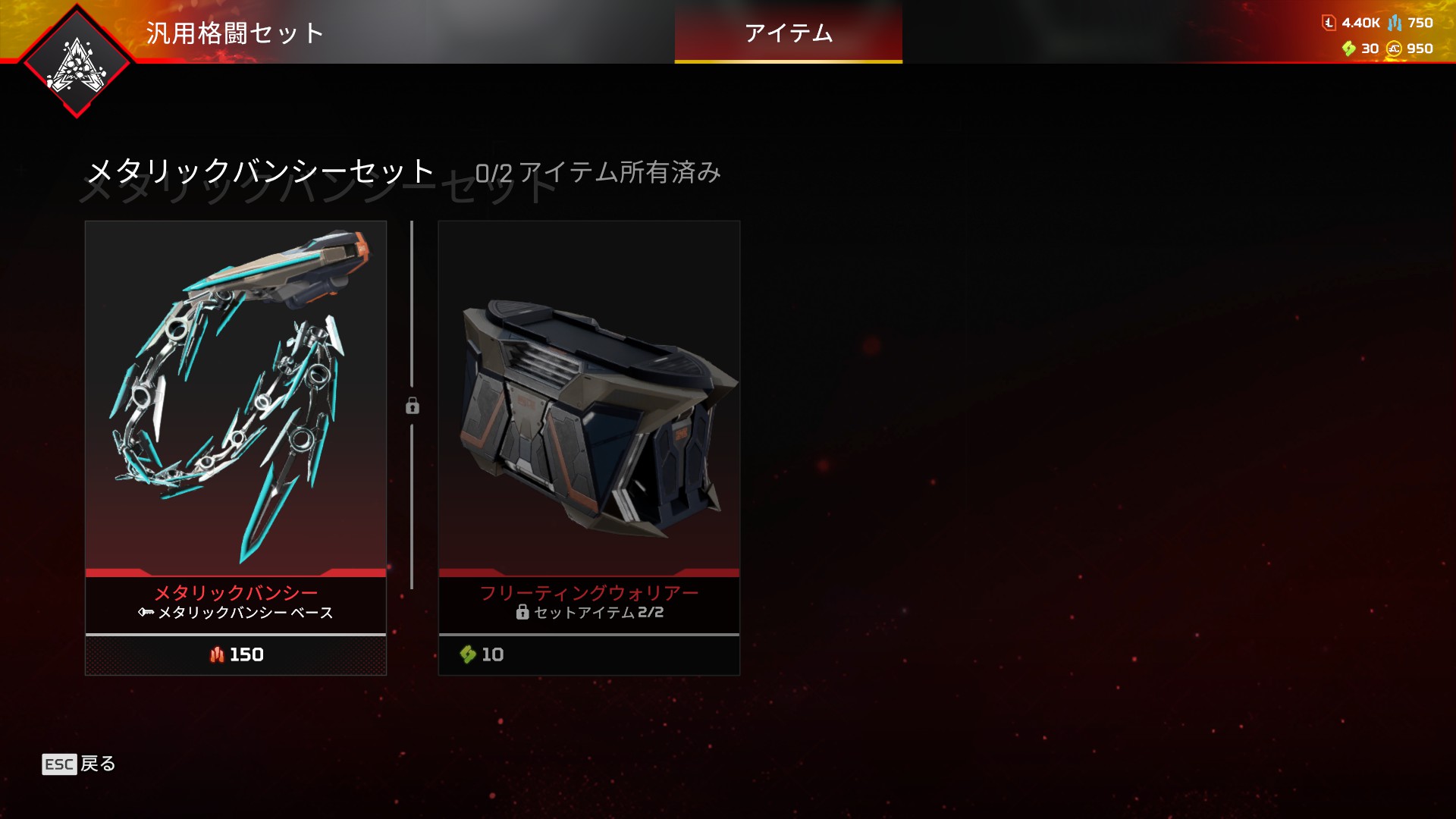Switch to the アイテム tab
Image resolution: width=1456 pixels, height=819 pixels.
[x=788, y=33]
